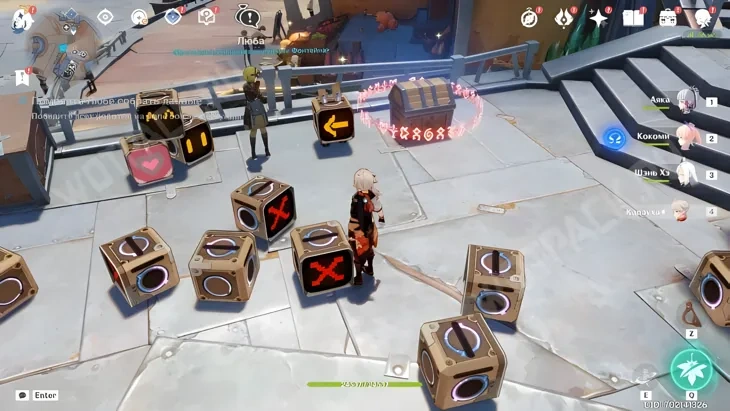This screenshot has height=411, width=730.
Task: Select the eye icon in the top bar
Action: pyautogui.click(x=105, y=17)
